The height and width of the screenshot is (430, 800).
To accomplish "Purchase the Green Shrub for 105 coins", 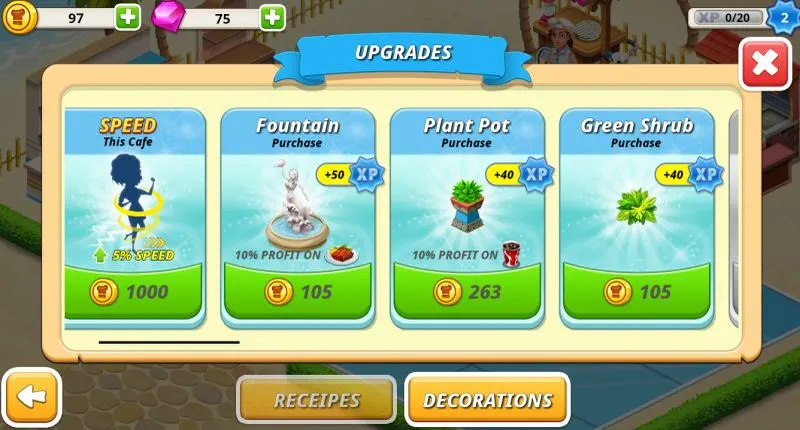I will [637, 292].
